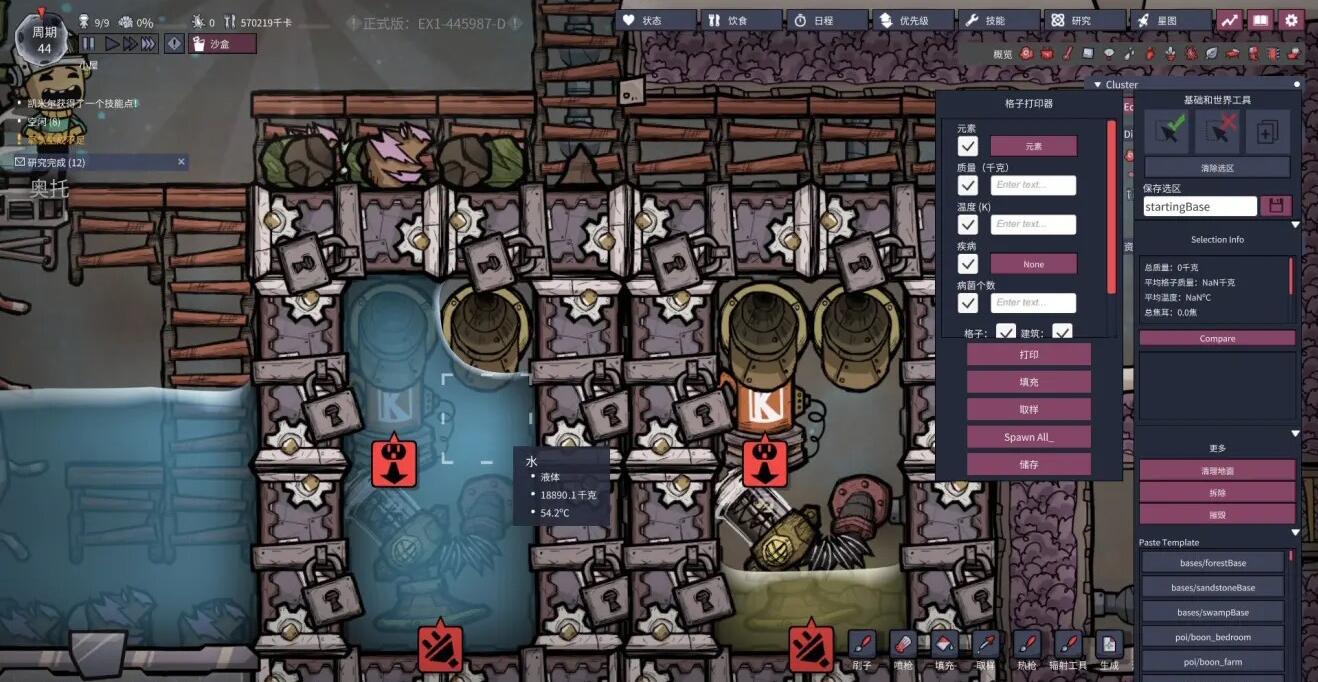1318x682 pixels.
Task: Open the 状态 (Vitals) menu
Action: (x=656, y=20)
